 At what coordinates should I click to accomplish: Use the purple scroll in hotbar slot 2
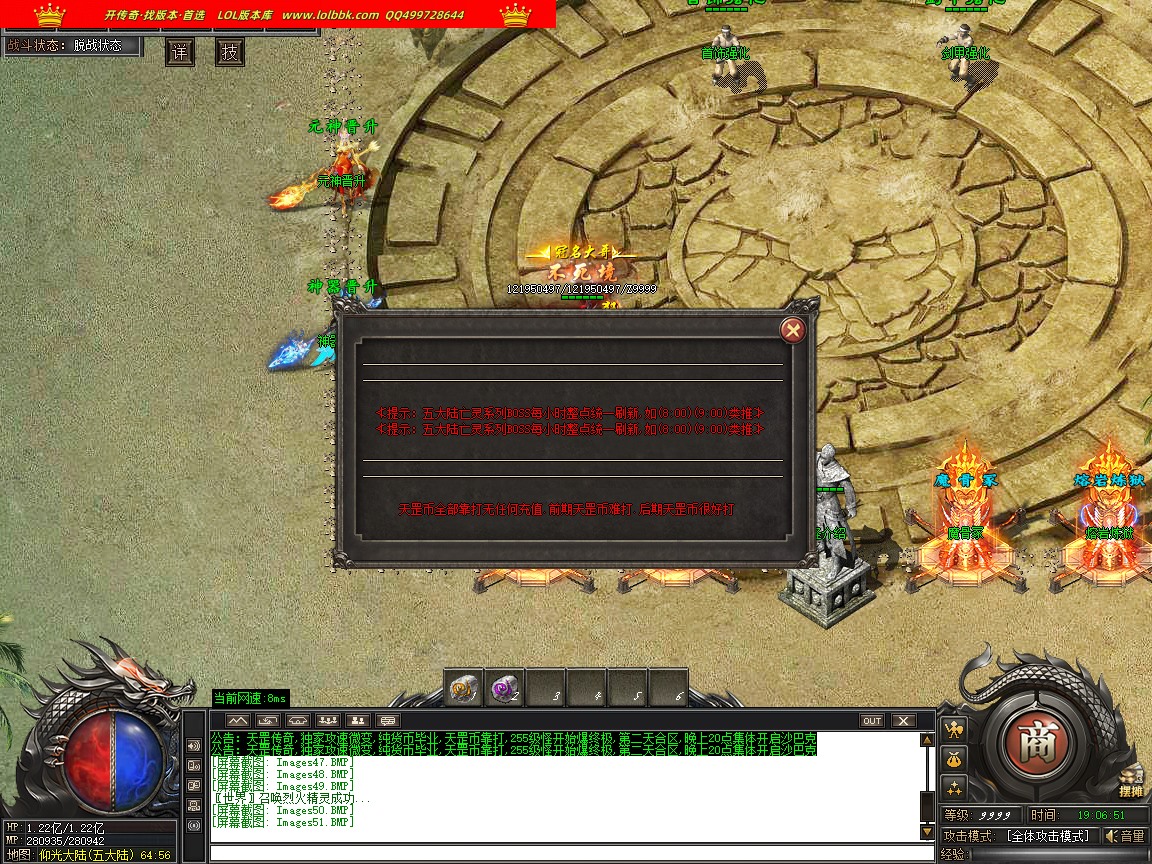504,688
